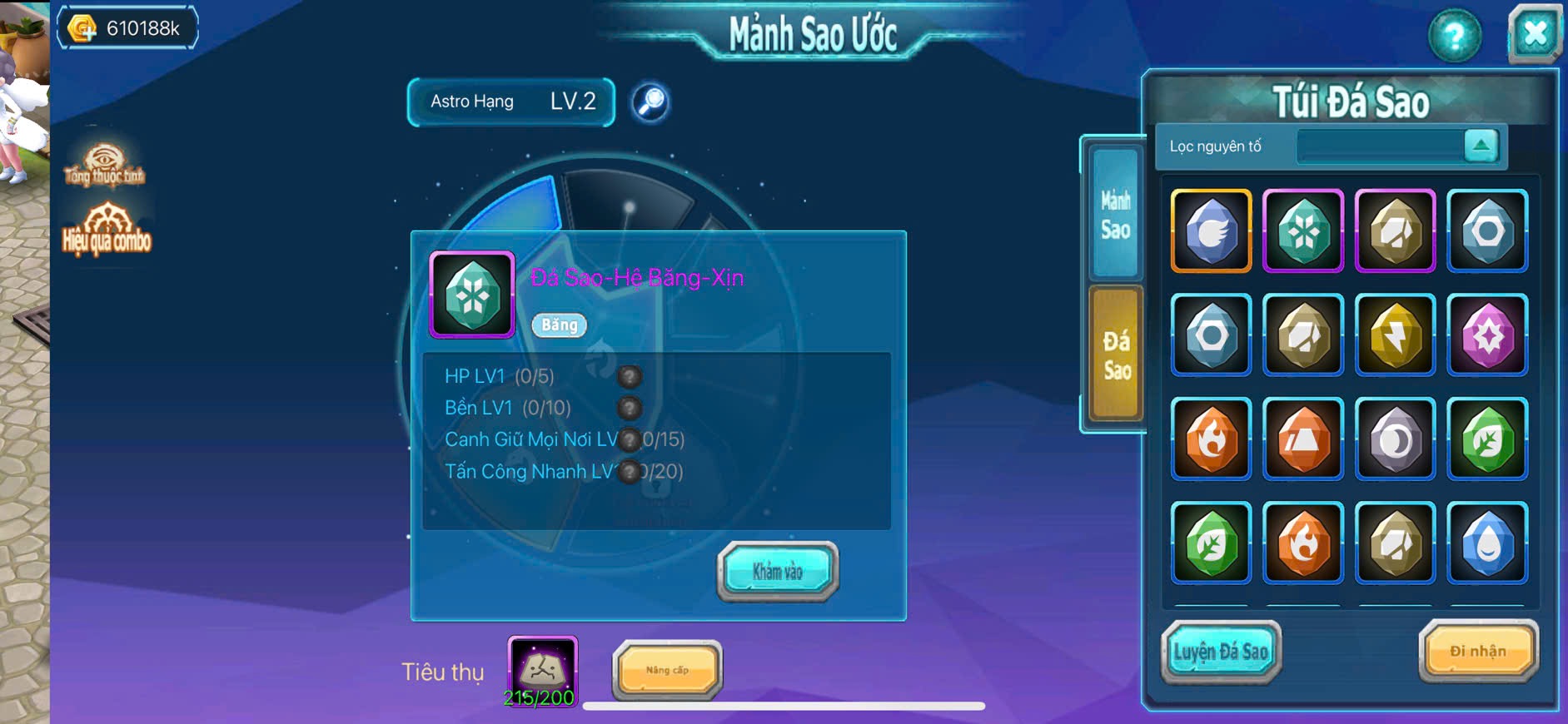Click the magnifier next to Astro Hạng
Screen dimensions: 1568x724
650,102
